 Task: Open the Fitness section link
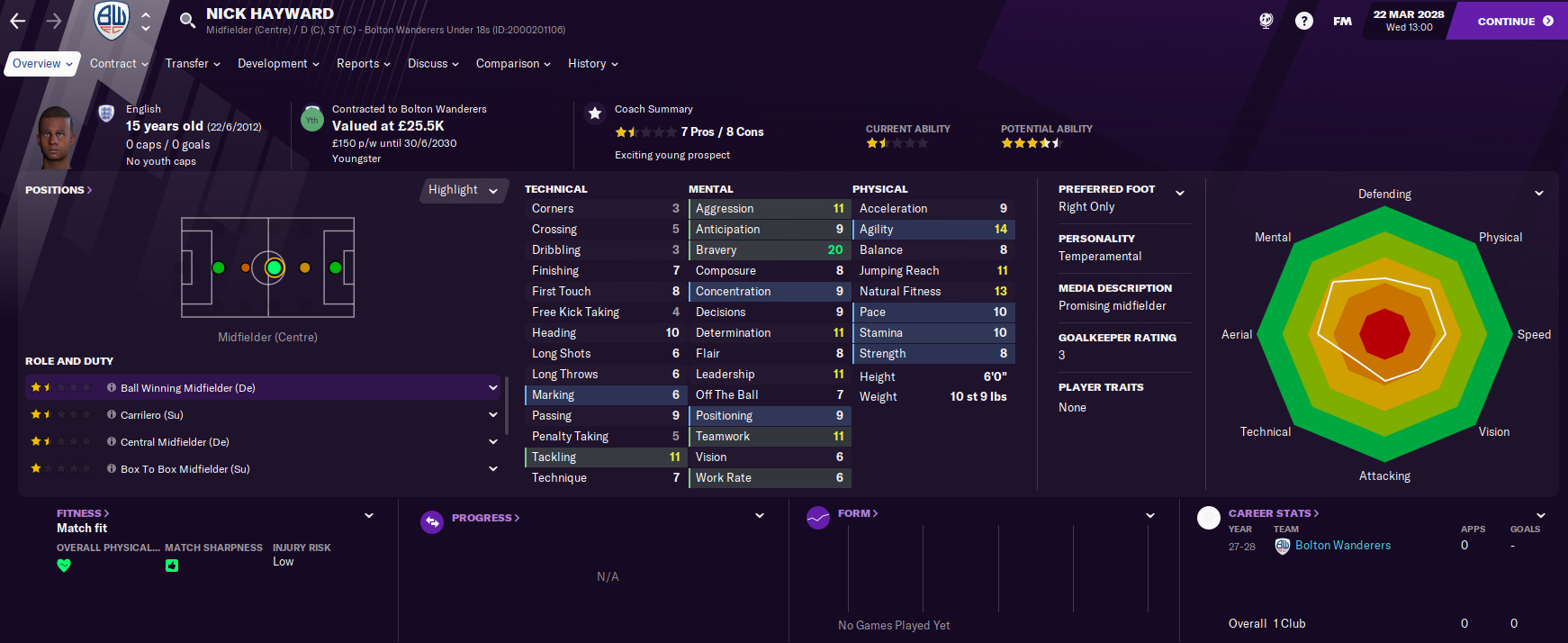click(83, 513)
